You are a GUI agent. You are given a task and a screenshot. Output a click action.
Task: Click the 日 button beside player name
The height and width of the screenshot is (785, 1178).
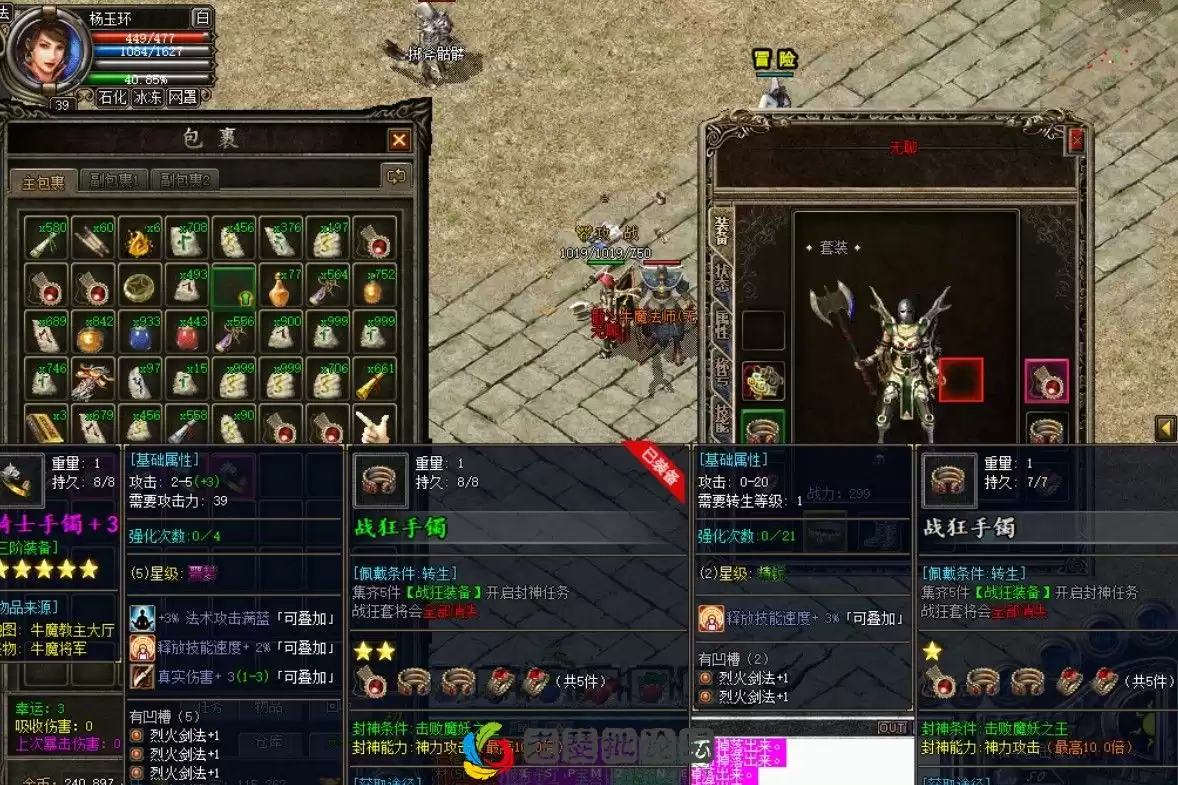[x=201, y=18]
